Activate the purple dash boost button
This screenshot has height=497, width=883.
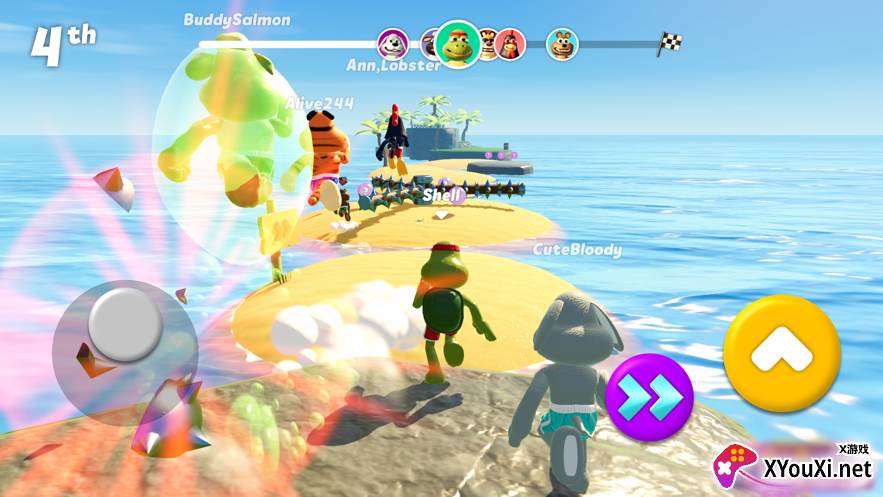[648, 398]
